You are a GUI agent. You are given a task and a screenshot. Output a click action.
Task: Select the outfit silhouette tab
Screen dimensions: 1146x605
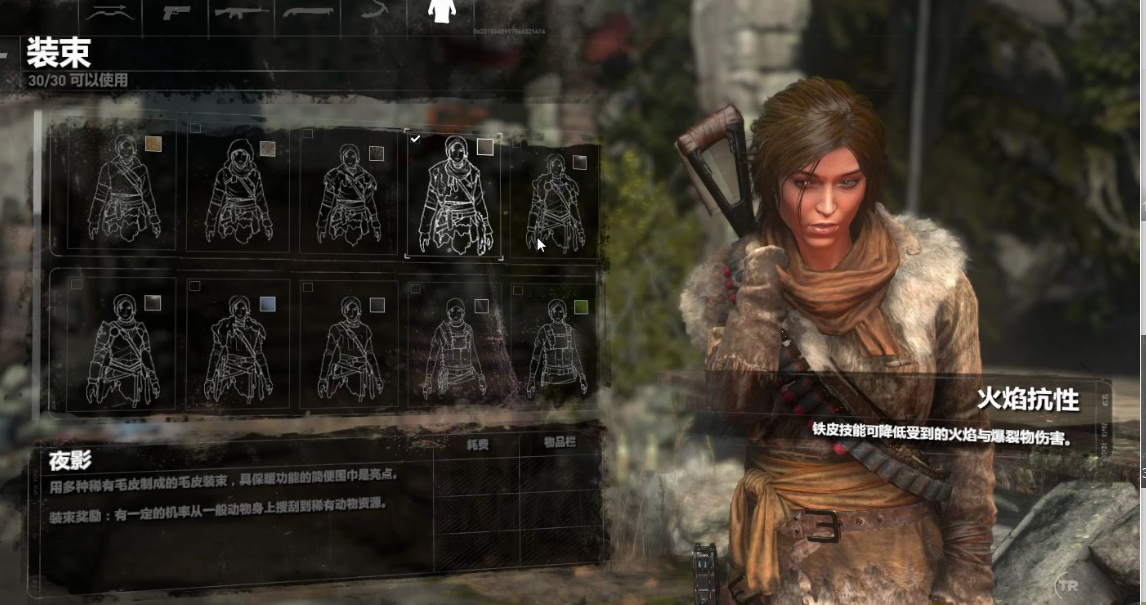coord(441,12)
